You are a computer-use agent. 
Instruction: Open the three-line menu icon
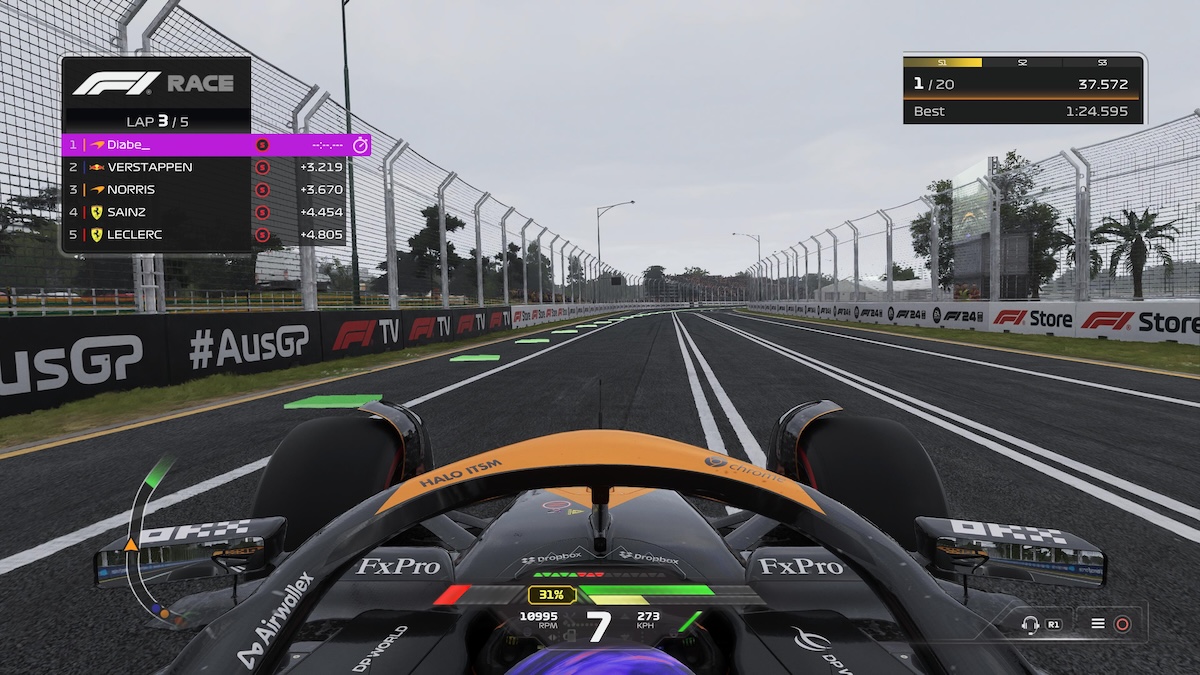pos(1098,624)
